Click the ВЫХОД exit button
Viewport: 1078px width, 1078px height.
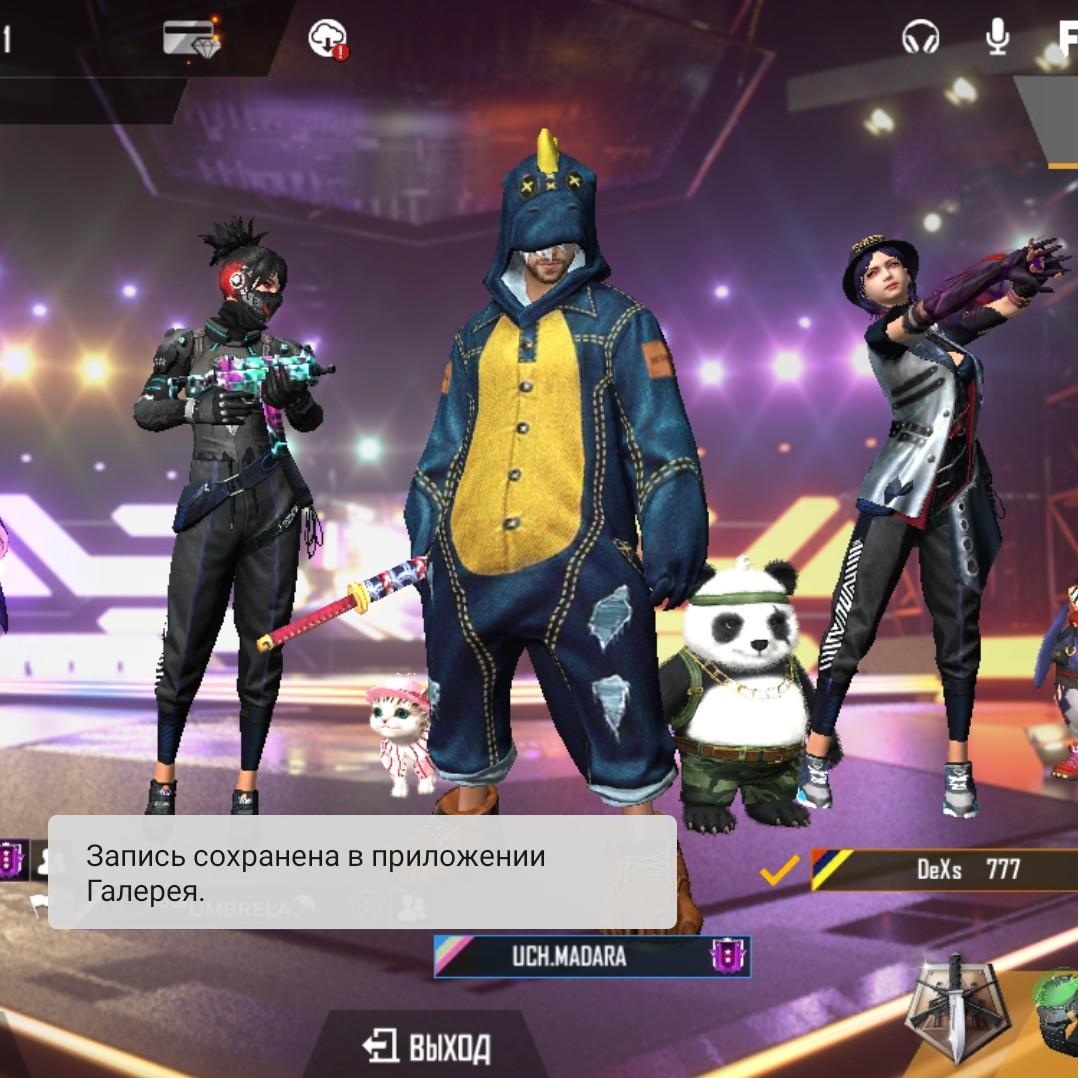click(427, 1047)
